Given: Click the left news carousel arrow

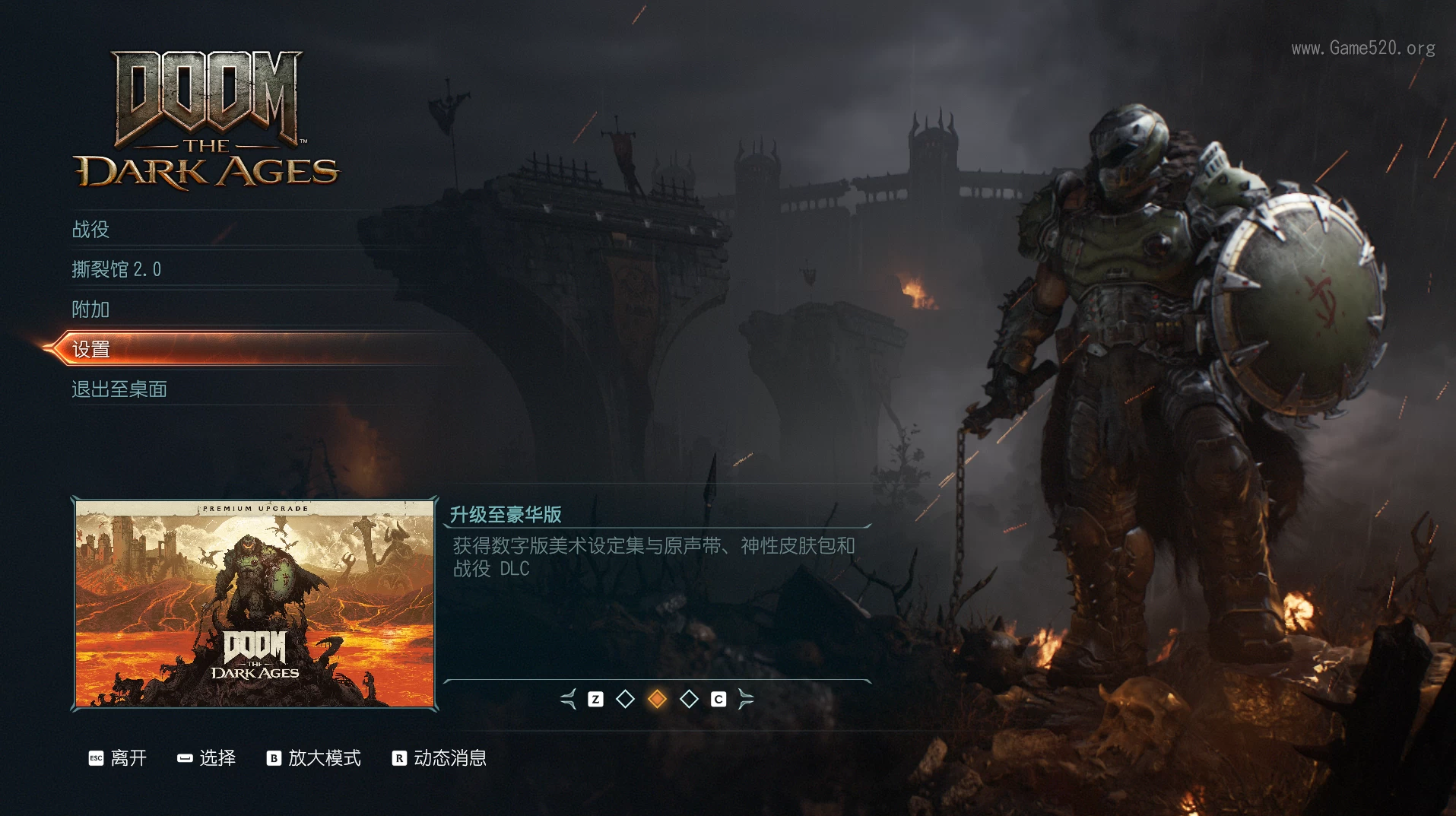Looking at the screenshot, I should click(566, 699).
